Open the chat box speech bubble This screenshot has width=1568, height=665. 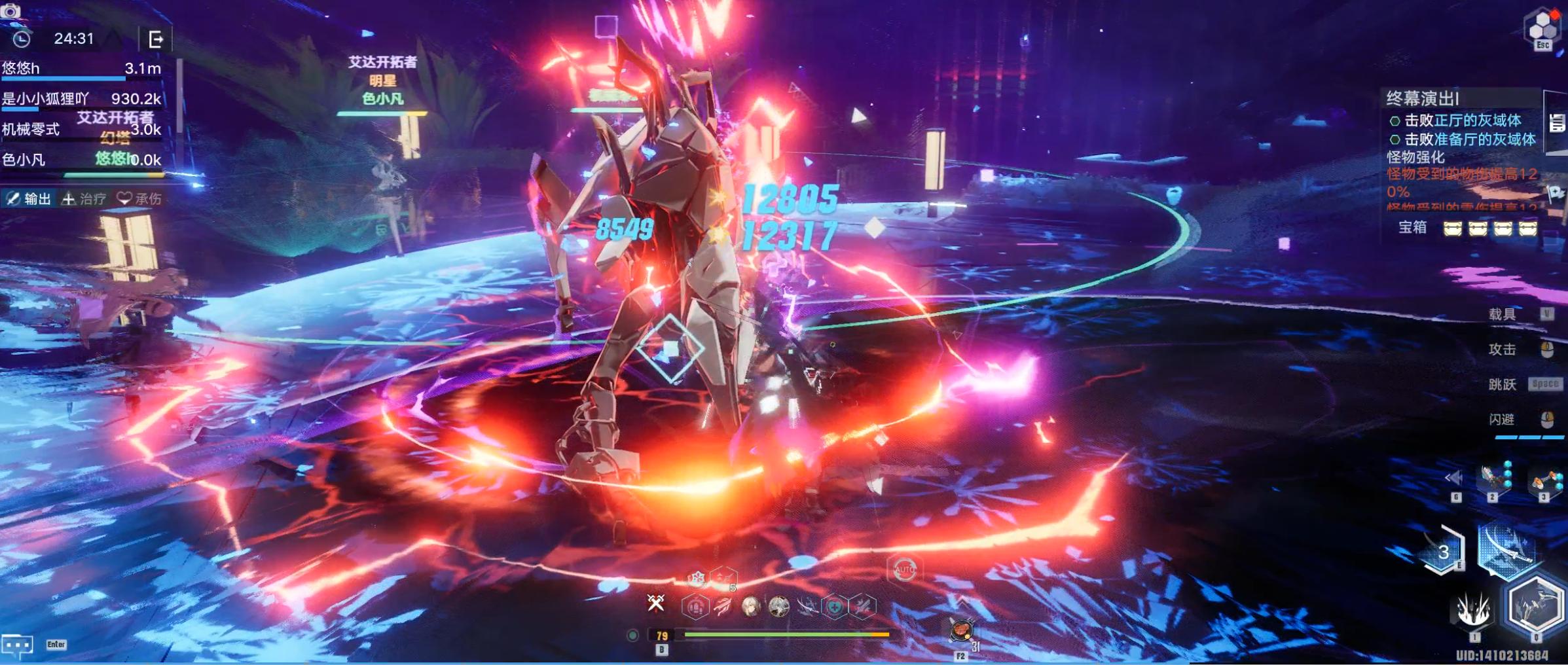(x=17, y=645)
